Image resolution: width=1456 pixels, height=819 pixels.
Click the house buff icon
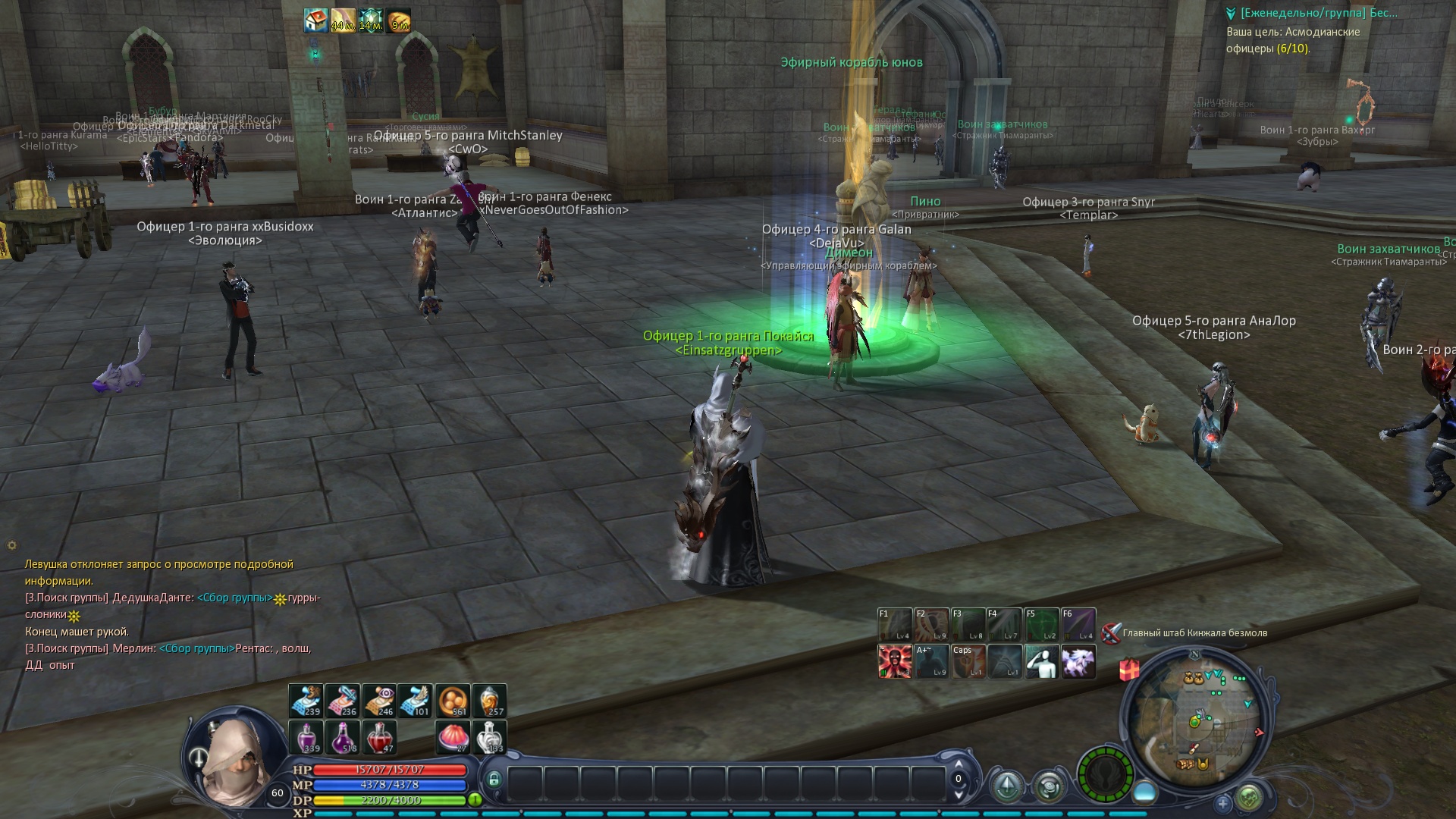pyautogui.click(x=316, y=21)
